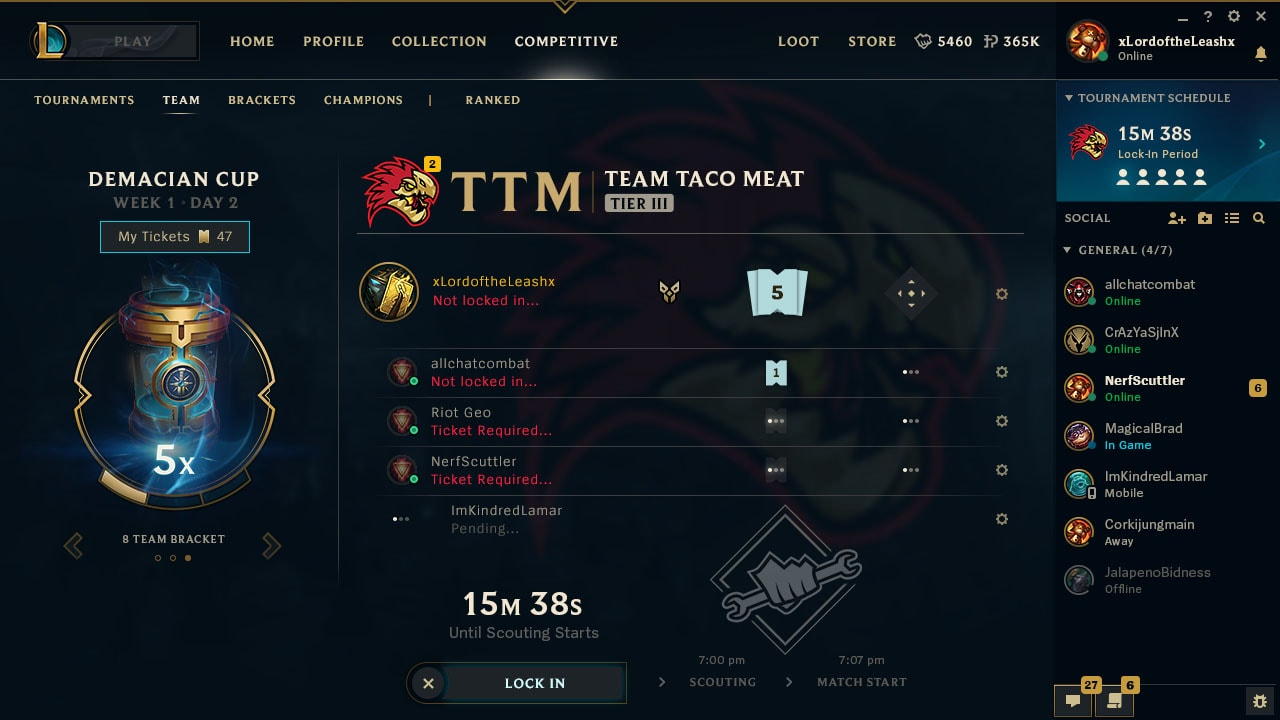Open the social search icon
The width and height of the screenshot is (1280, 720).
1259,219
